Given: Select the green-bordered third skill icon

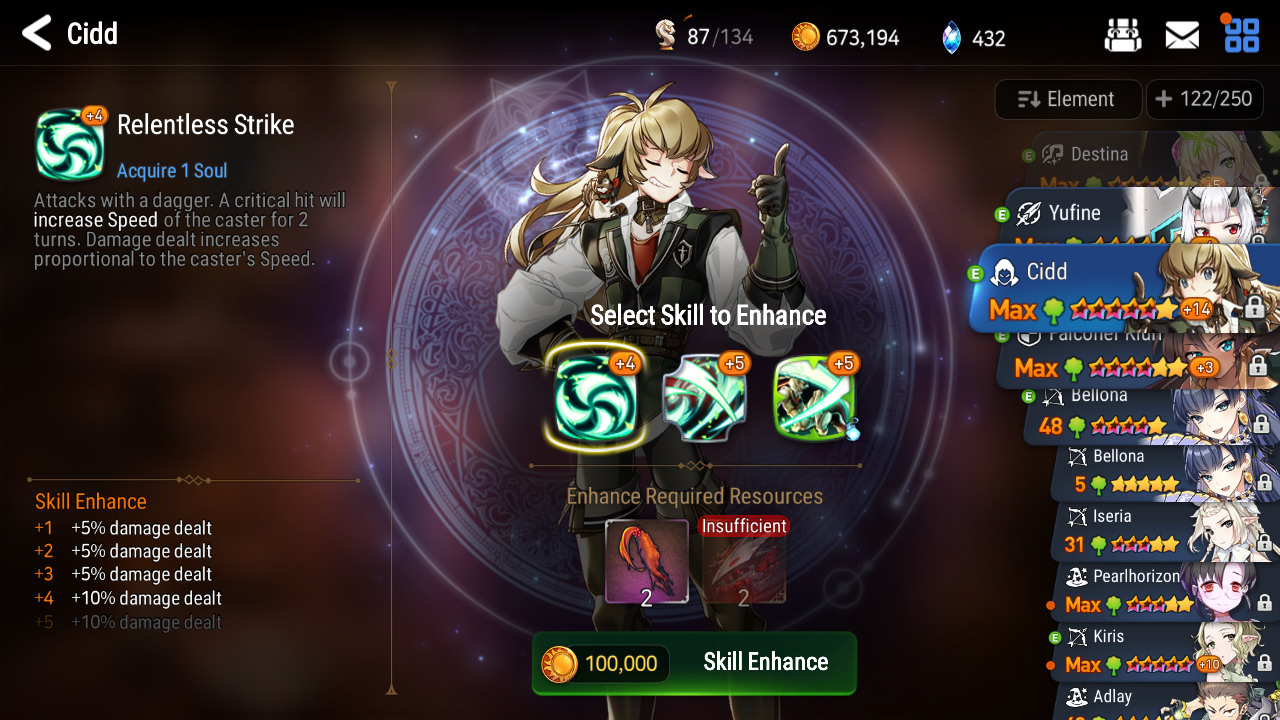Looking at the screenshot, I should pos(814,399).
